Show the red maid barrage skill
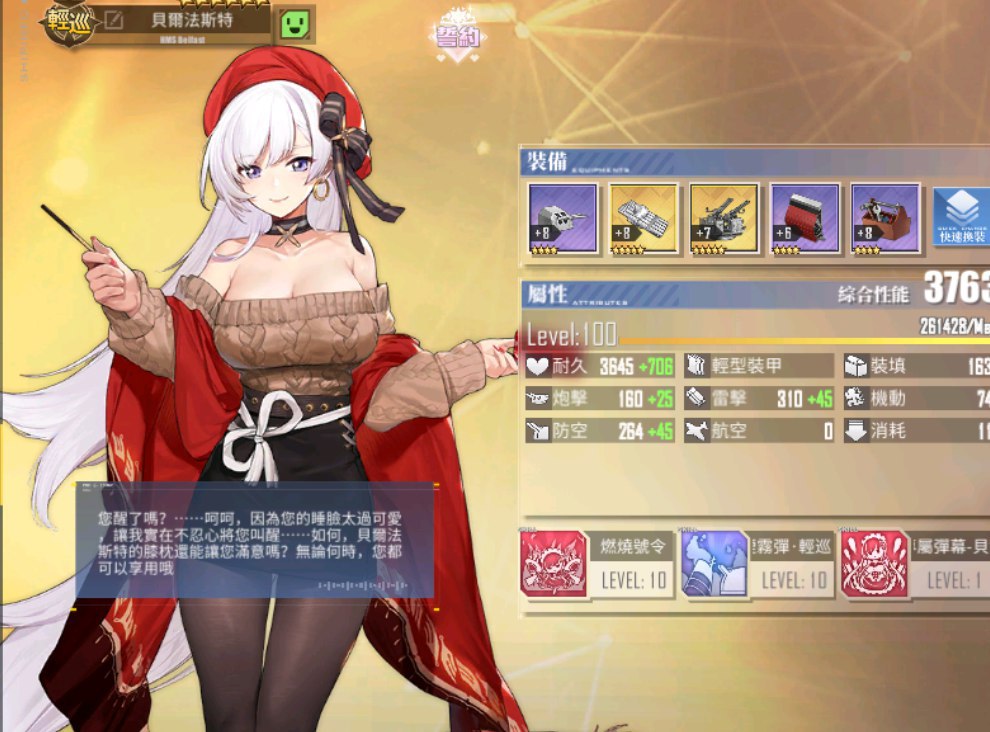 [912, 564]
